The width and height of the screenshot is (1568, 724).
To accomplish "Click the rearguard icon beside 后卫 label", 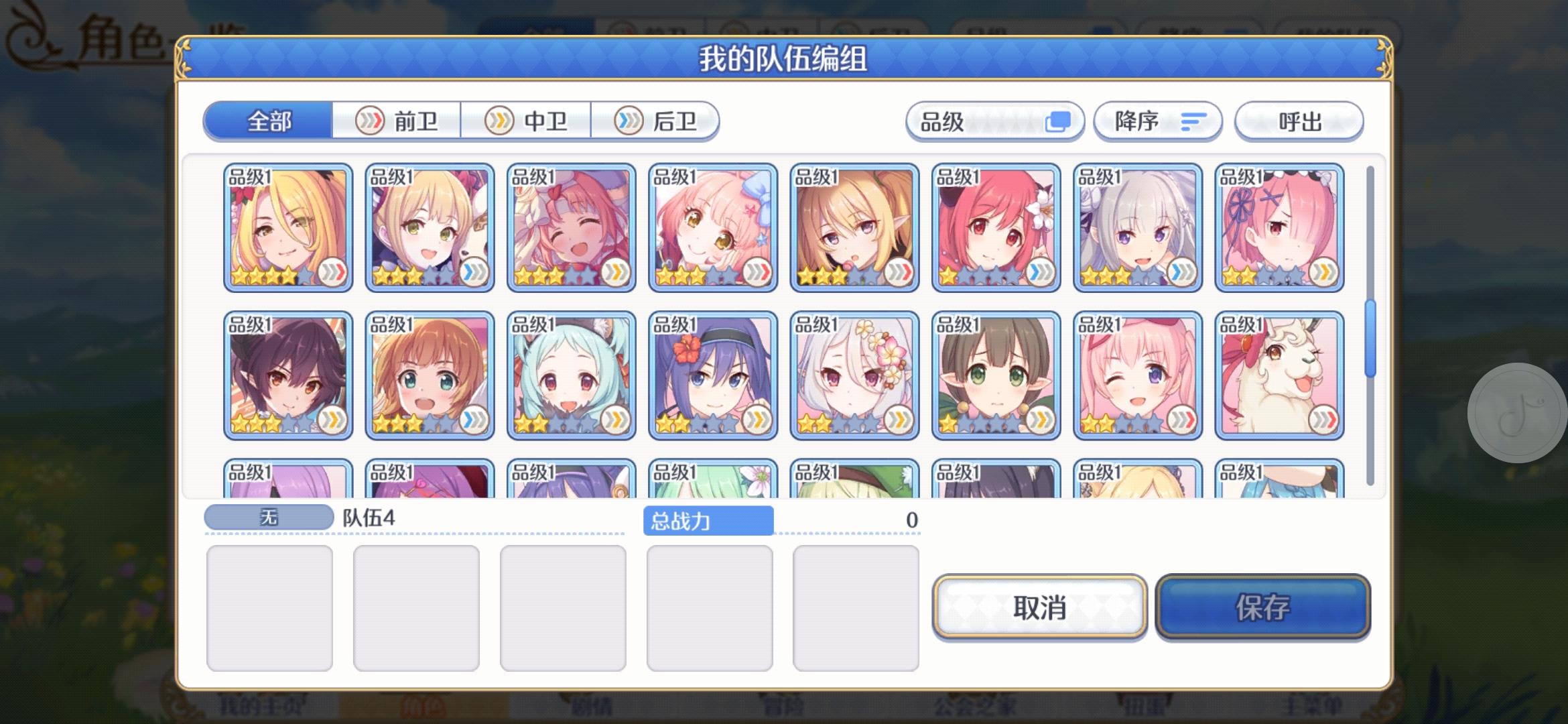I will click(629, 121).
